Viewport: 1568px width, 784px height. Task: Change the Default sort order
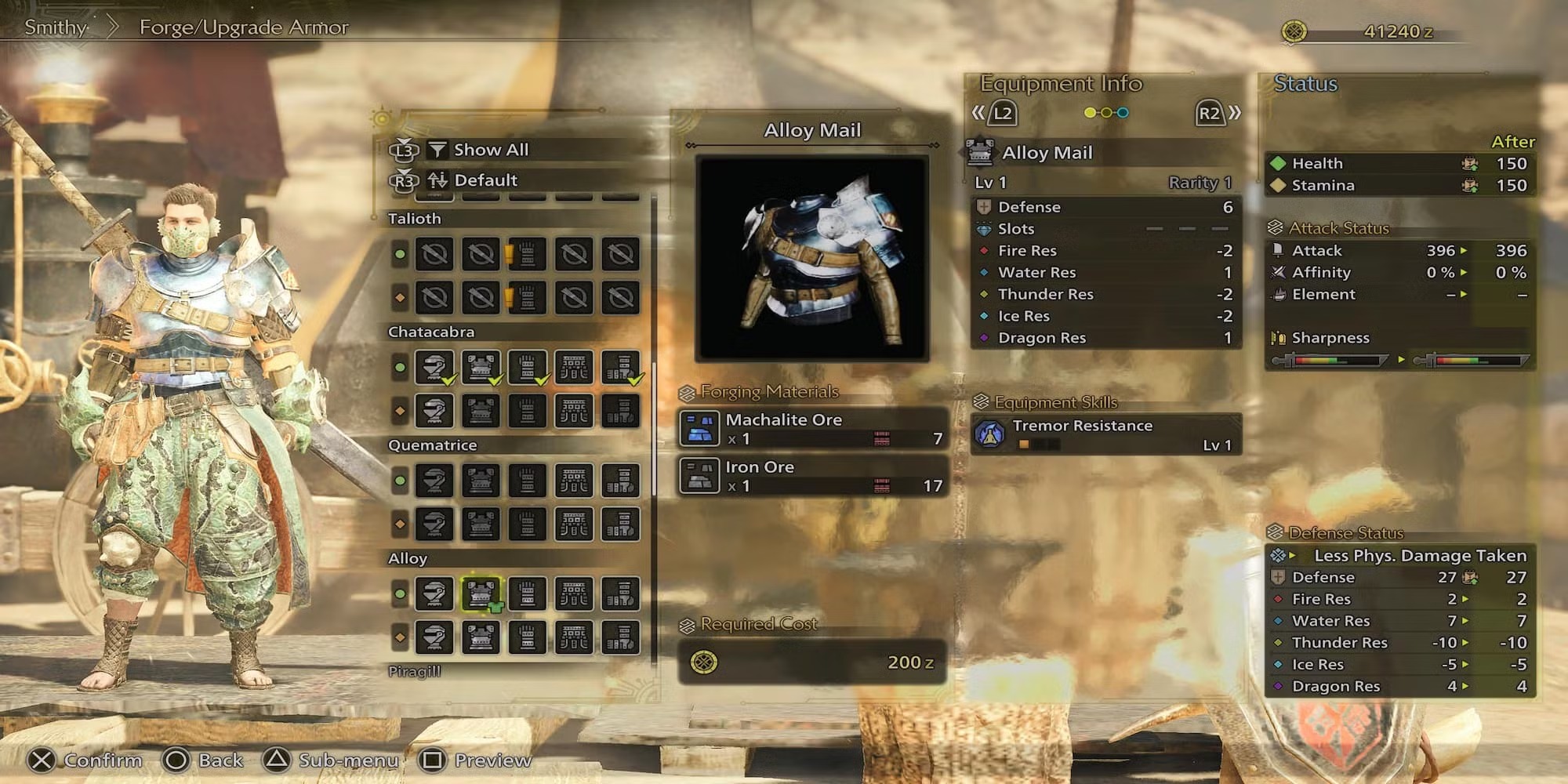pyautogui.click(x=485, y=180)
